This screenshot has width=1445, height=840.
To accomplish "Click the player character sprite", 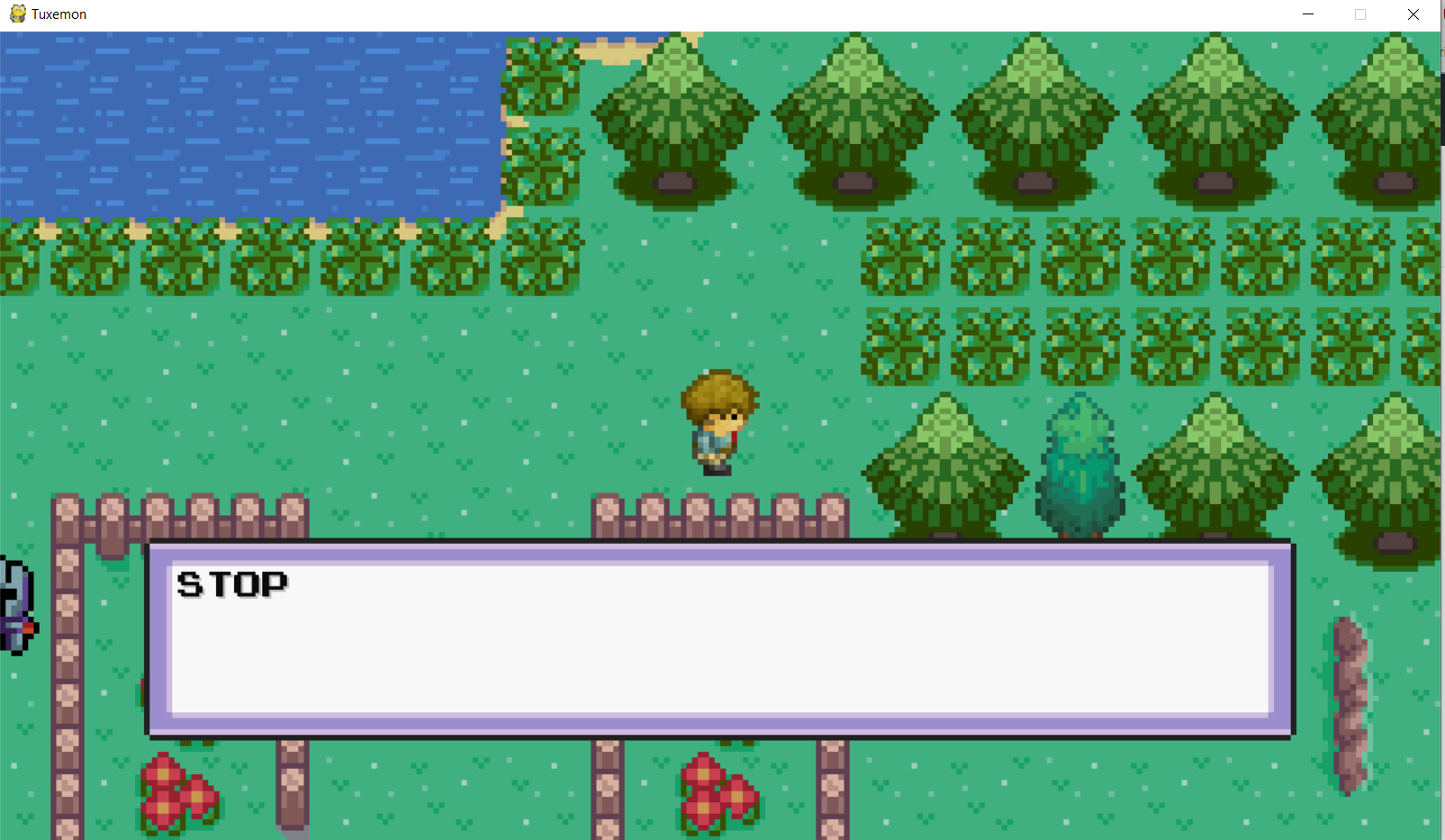I will (x=718, y=423).
